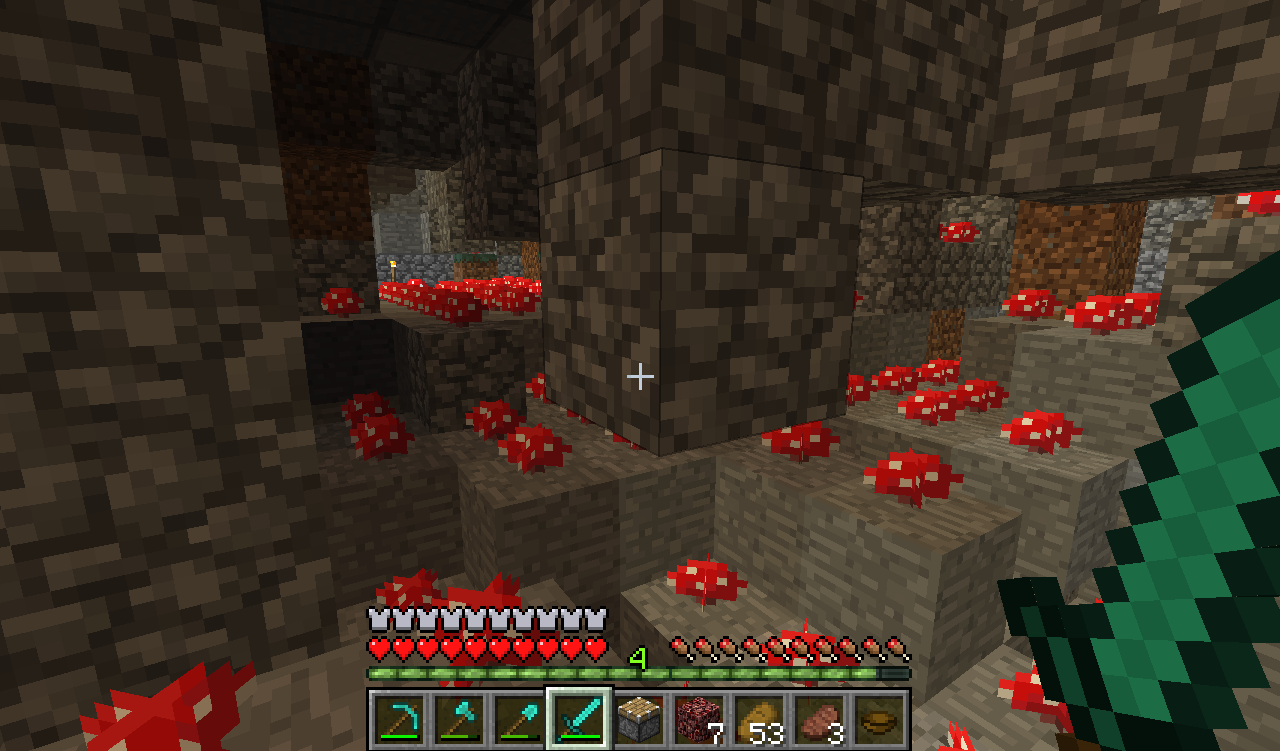Select the piston block slot
This screenshot has width=1280, height=751.
click(638, 718)
